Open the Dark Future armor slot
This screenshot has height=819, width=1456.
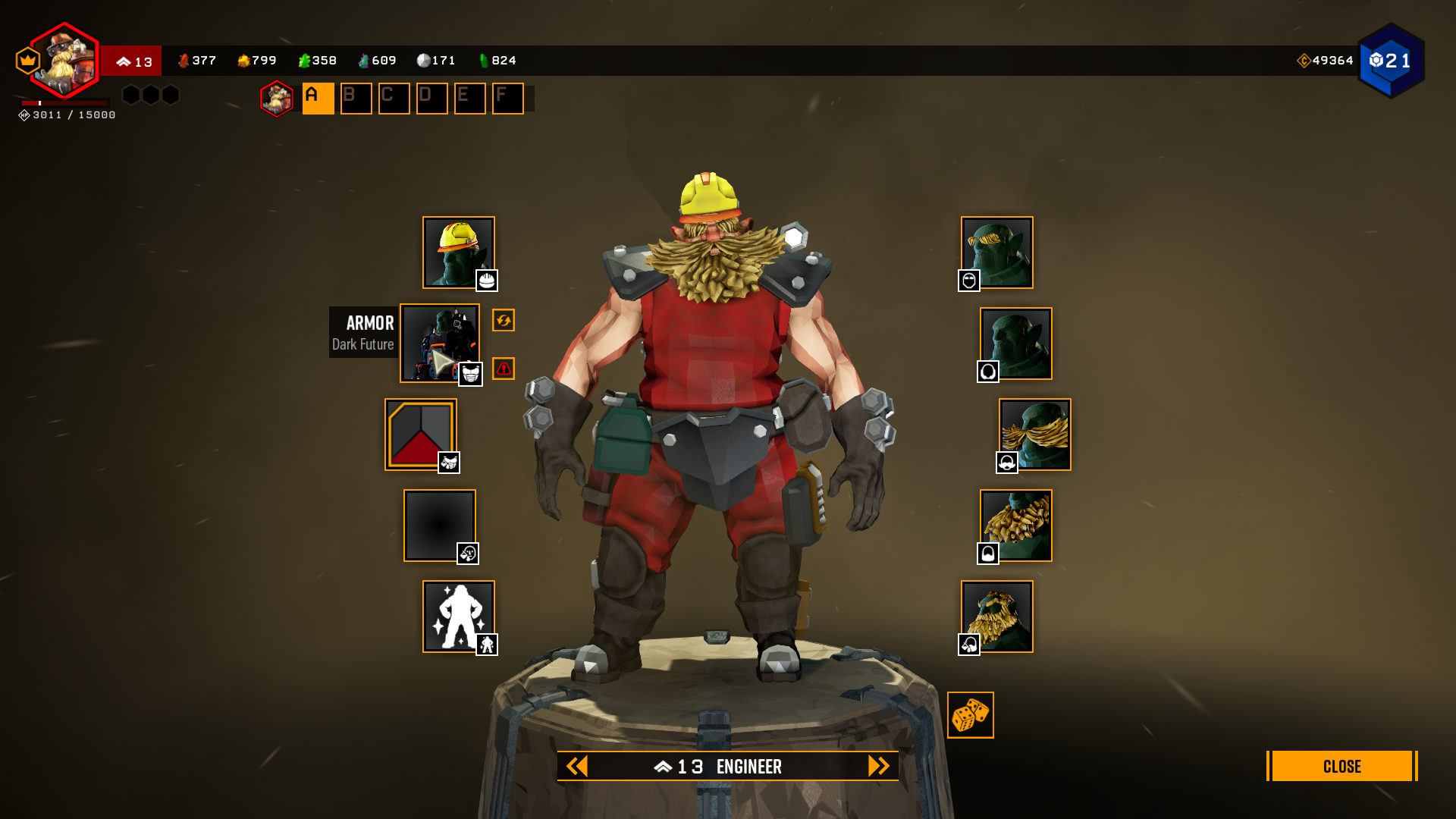point(439,343)
